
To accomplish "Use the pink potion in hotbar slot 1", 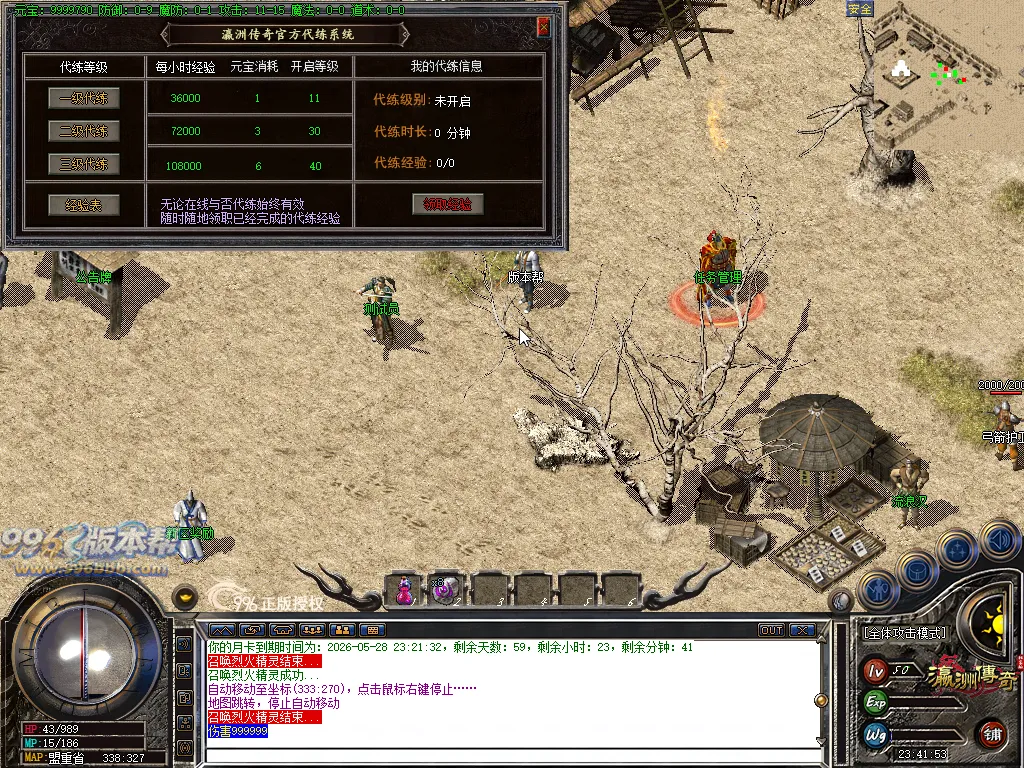I will pyautogui.click(x=405, y=590).
